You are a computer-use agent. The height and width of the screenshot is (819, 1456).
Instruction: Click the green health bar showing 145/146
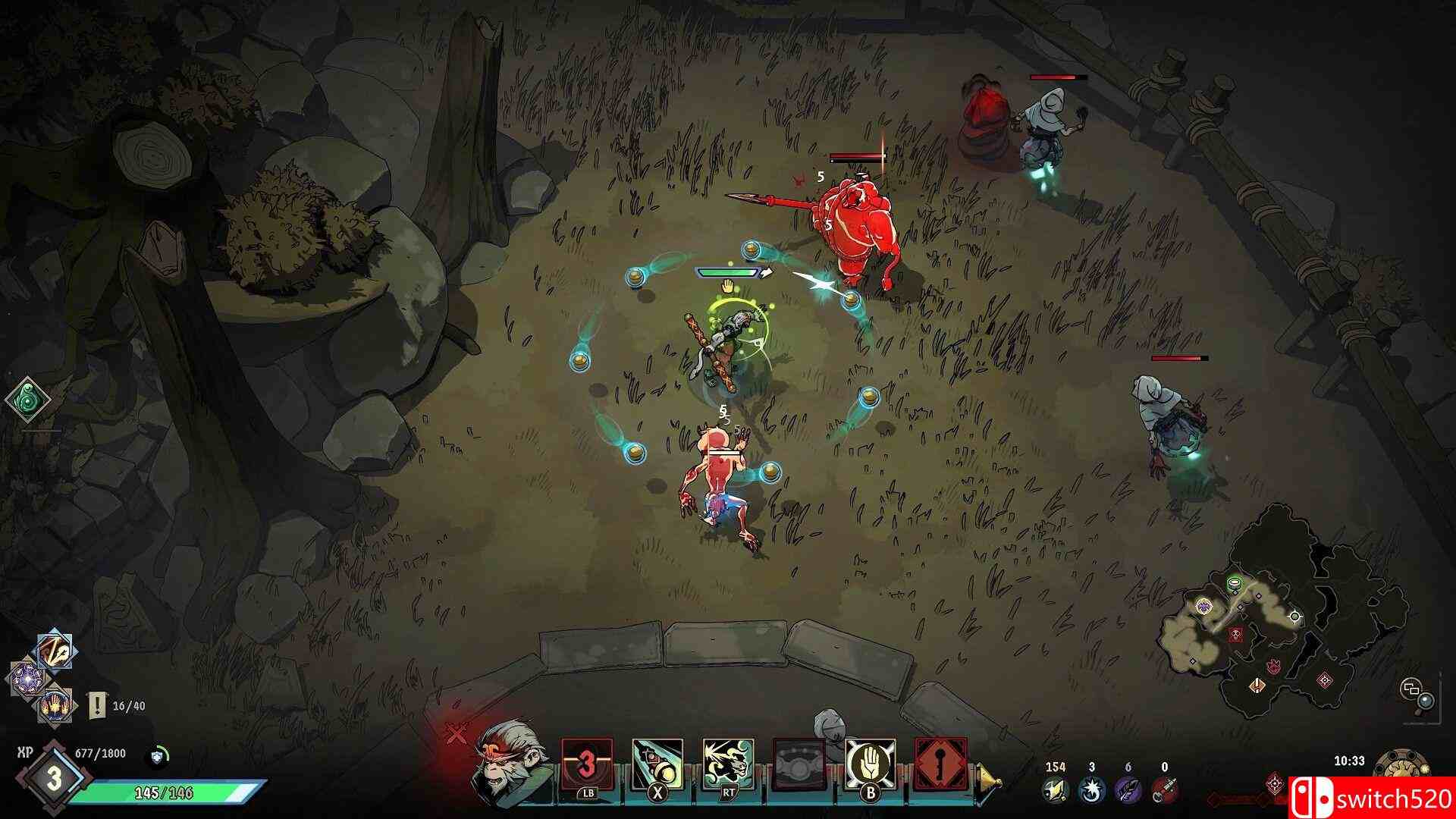(x=162, y=794)
